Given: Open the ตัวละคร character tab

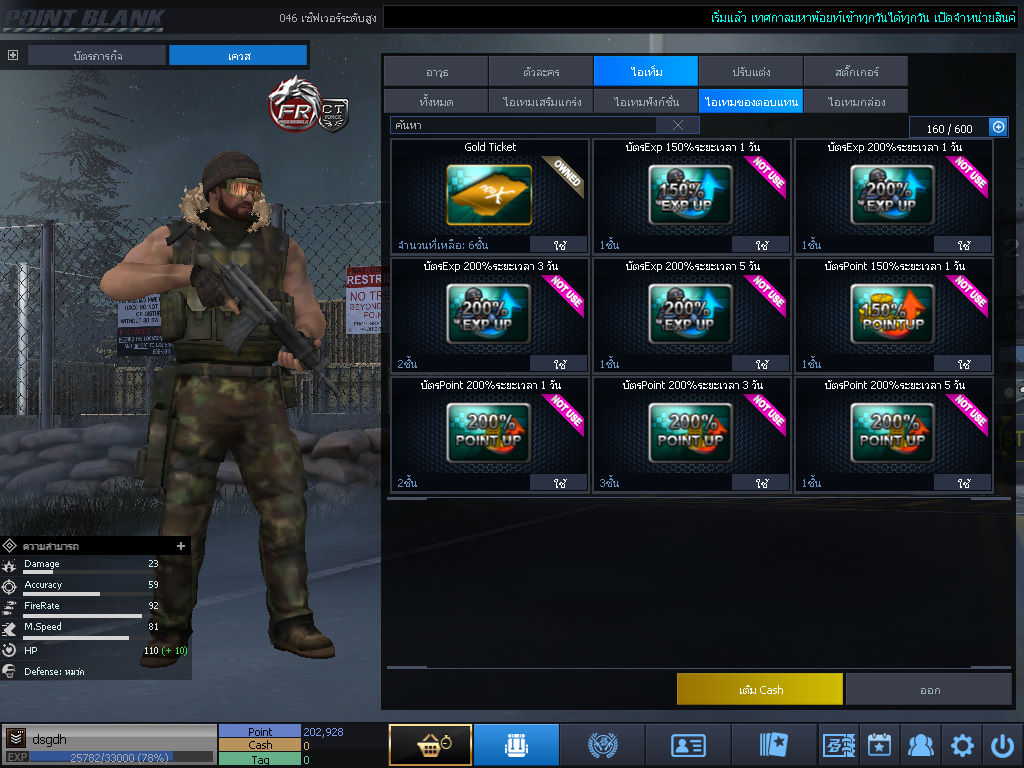Looking at the screenshot, I should (541, 72).
